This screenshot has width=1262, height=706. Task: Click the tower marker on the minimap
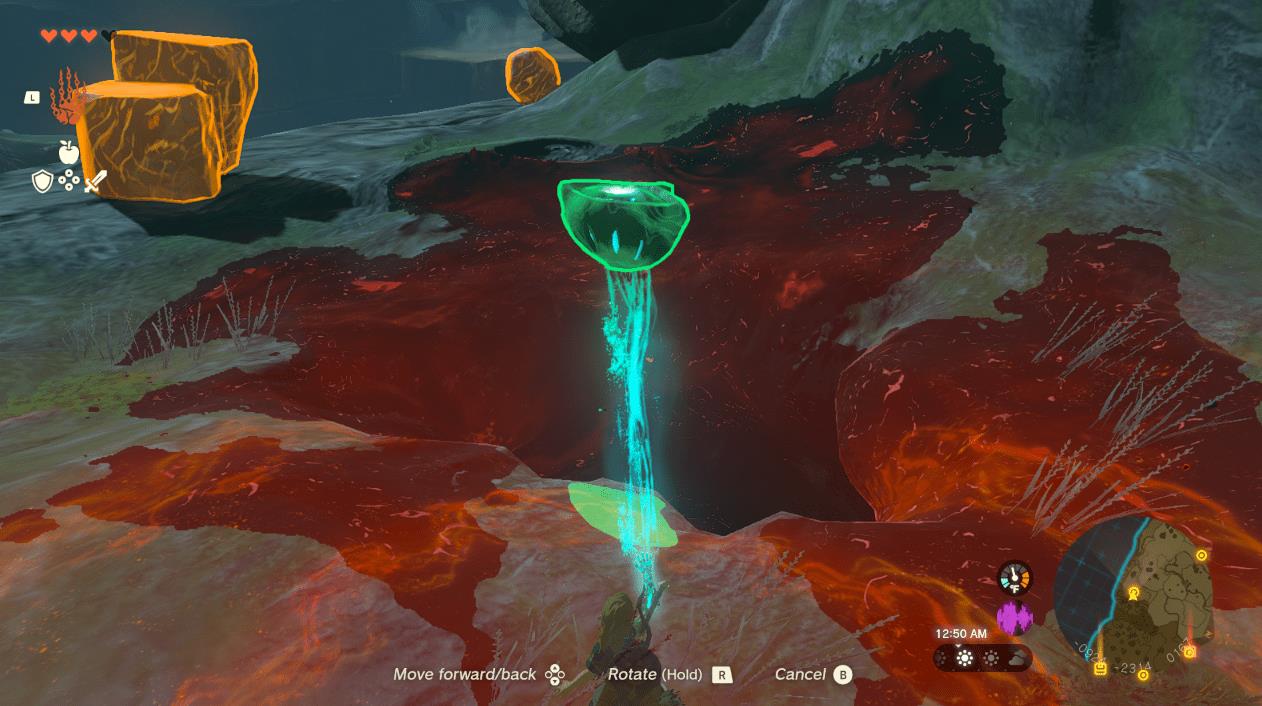click(1134, 593)
